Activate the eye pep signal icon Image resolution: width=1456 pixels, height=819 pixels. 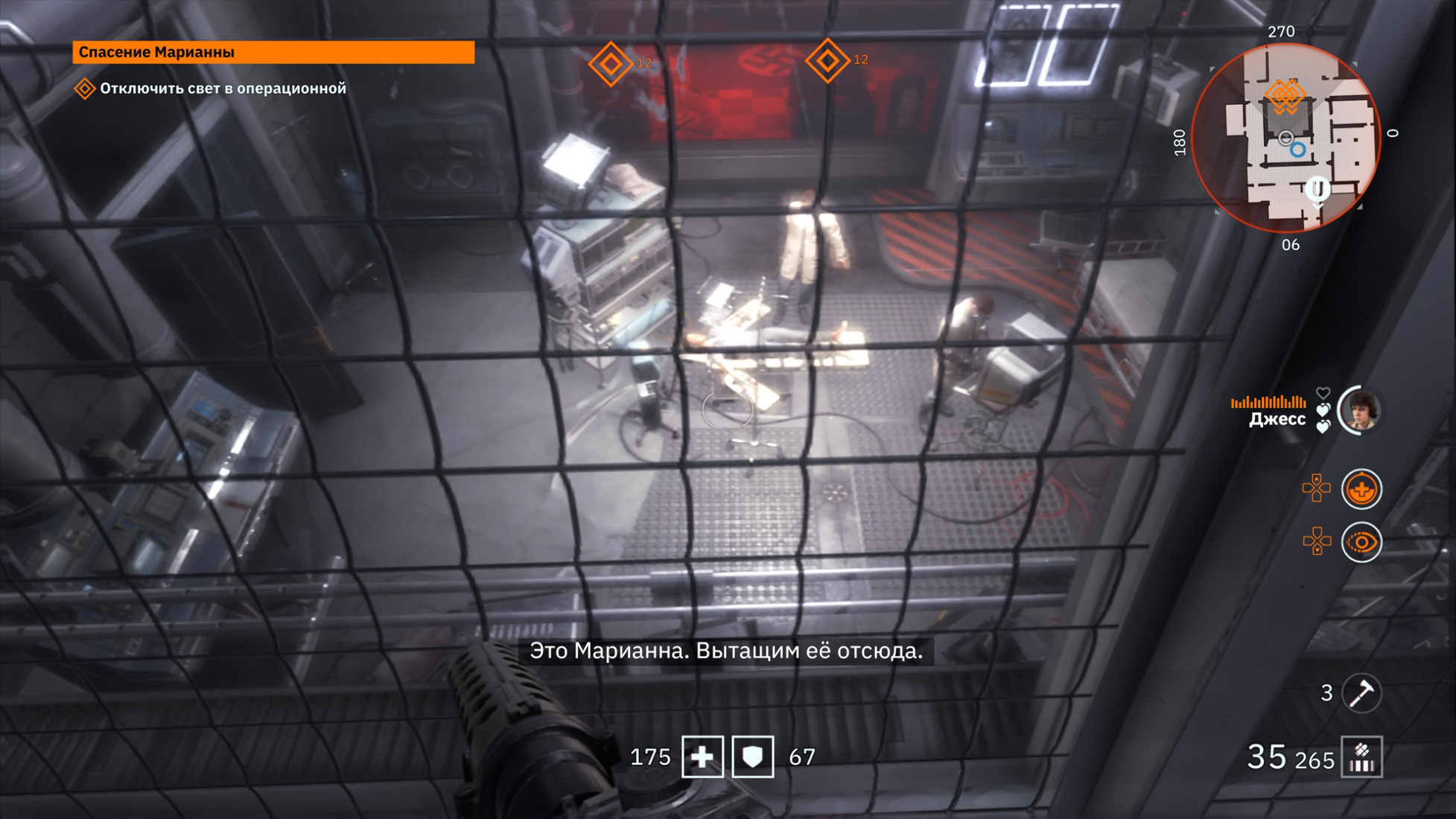(x=1361, y=542)
